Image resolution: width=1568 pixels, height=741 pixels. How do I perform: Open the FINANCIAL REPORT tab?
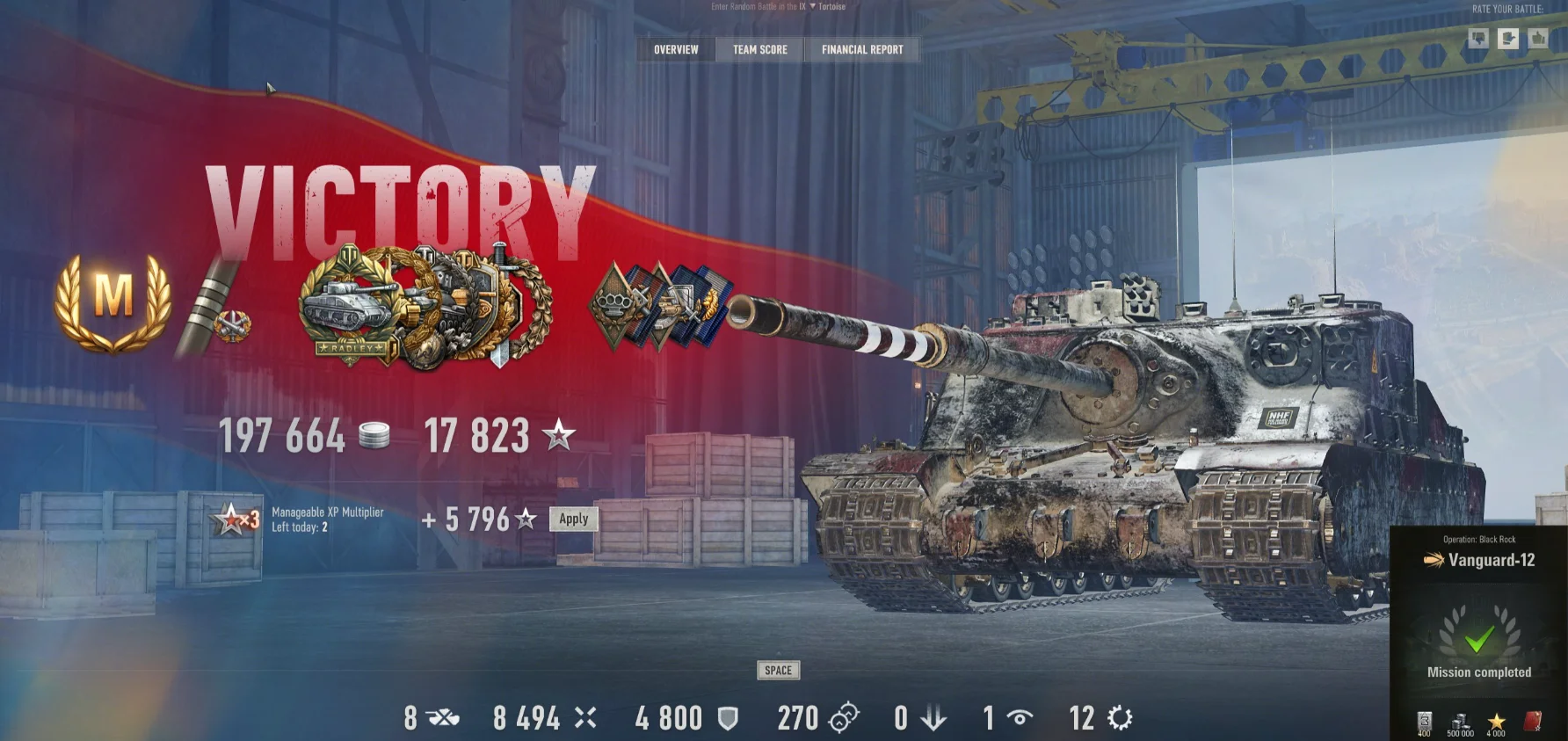coord(861,50)
